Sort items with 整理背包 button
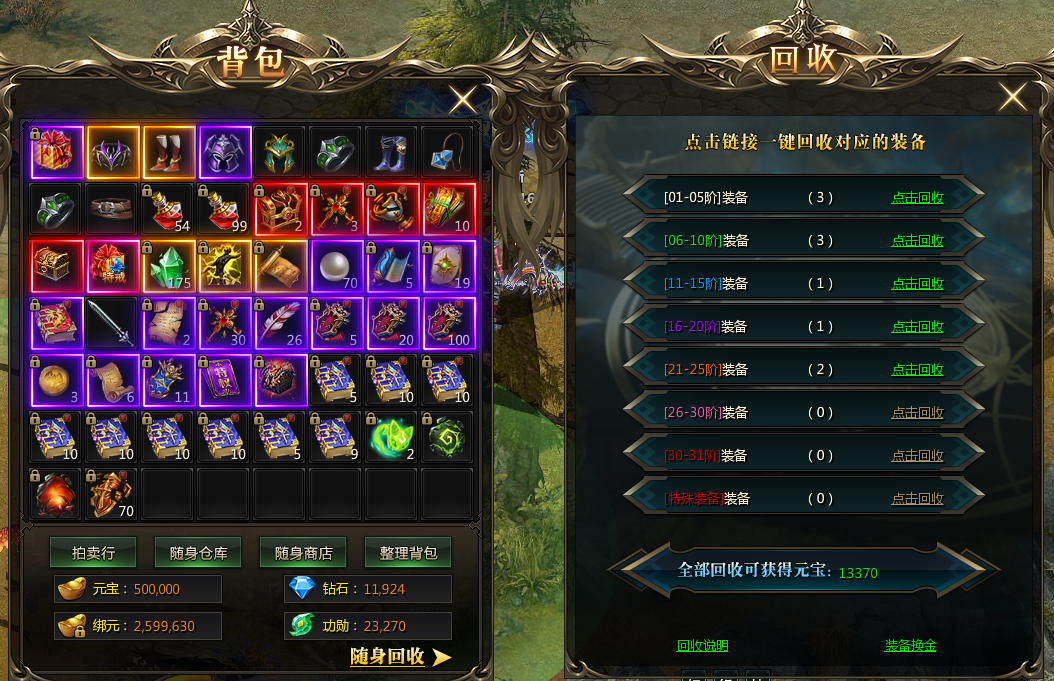The image size is (1054, 681). (408, 552)
